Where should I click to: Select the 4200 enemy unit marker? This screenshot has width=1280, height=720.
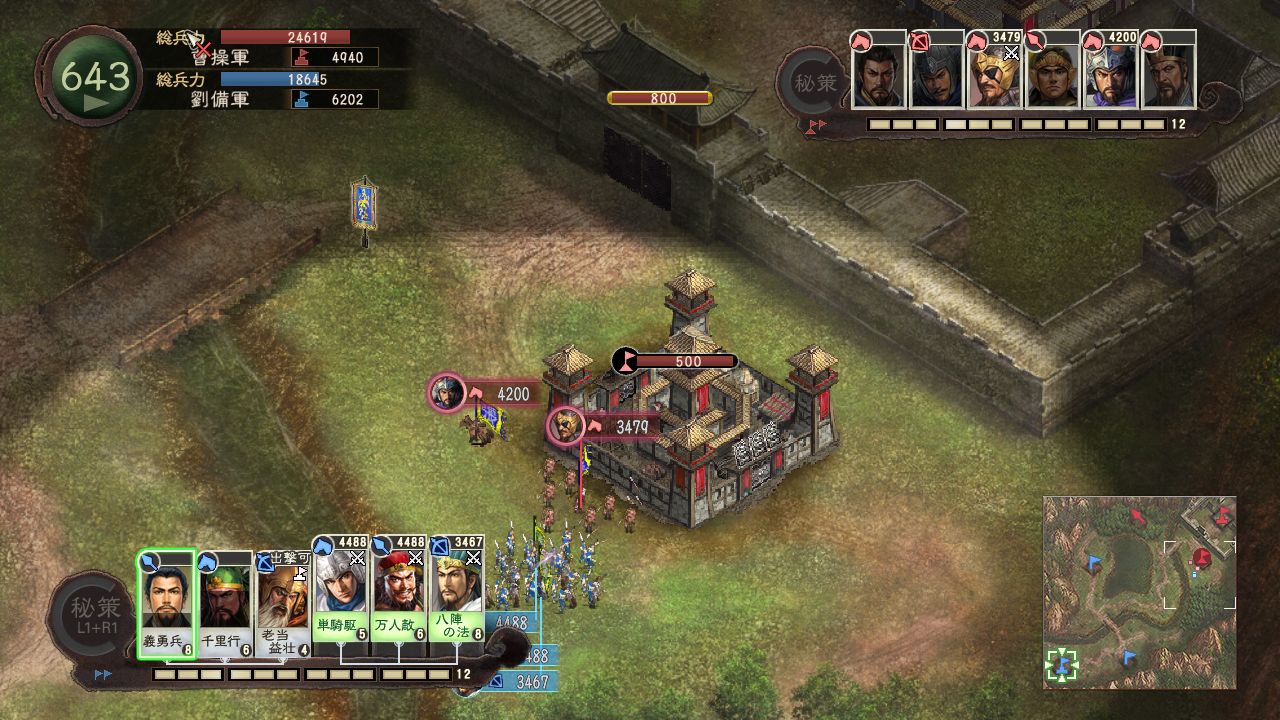[x=448, y=393]
